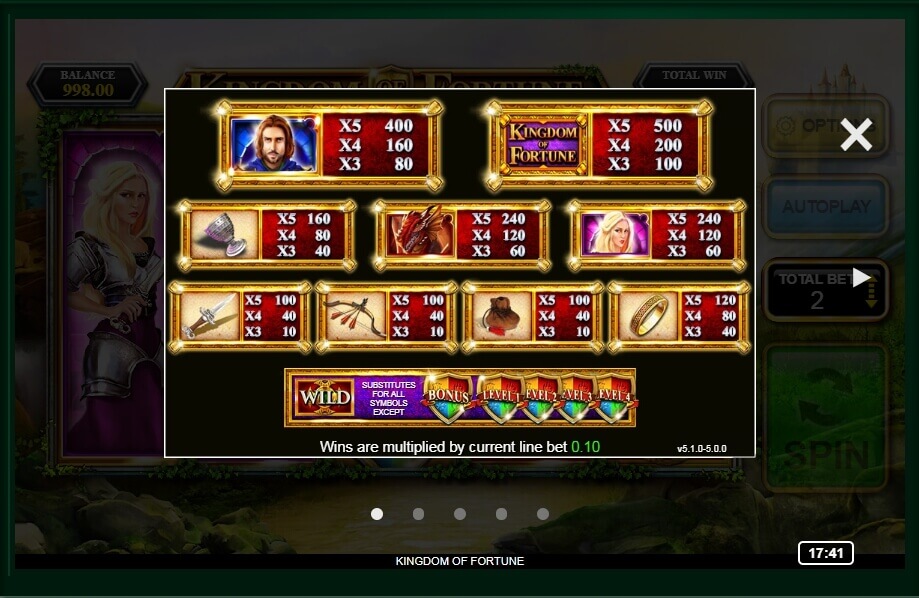Go to the next paytable page arrow
This screenshot has width=919, height=598.
pyautogui.click(x=861, y=277)
